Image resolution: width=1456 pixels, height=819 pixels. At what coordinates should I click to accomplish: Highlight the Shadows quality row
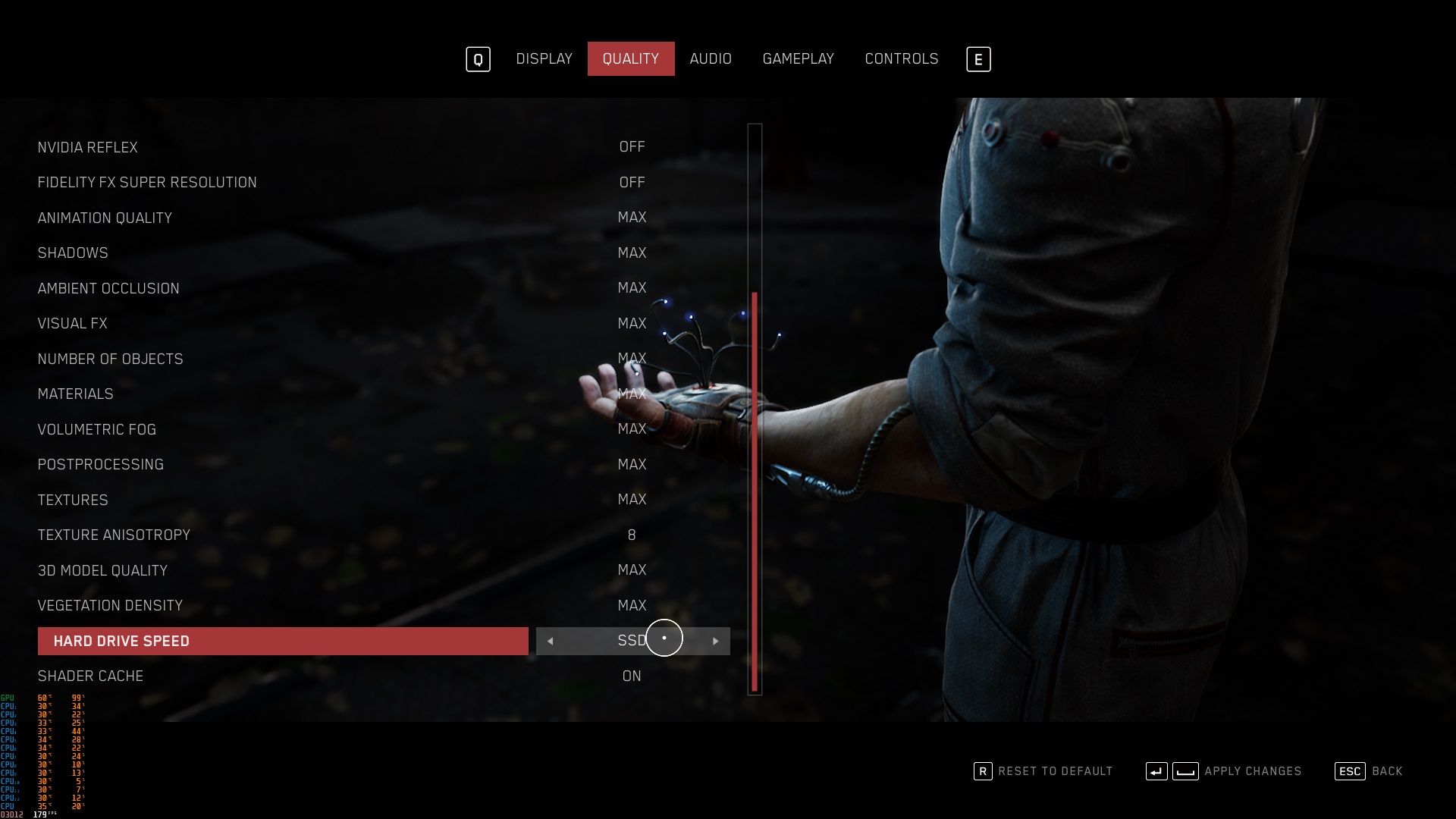pyautogui.click(x=73, y=253)
